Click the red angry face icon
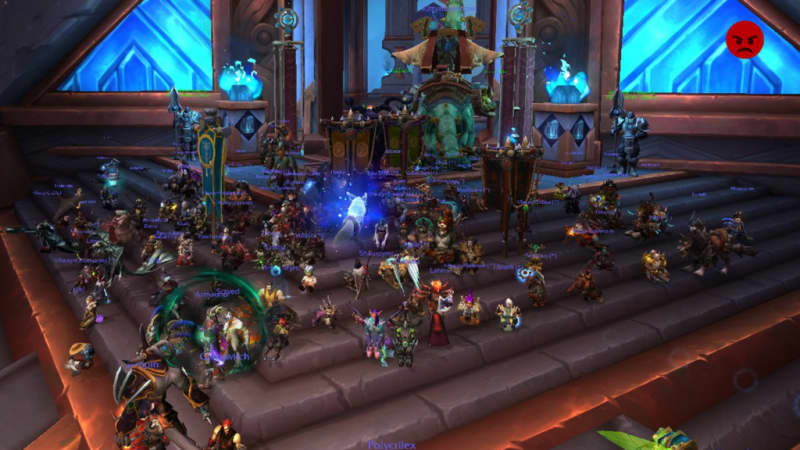800x450 pixels. coord(744,39)
